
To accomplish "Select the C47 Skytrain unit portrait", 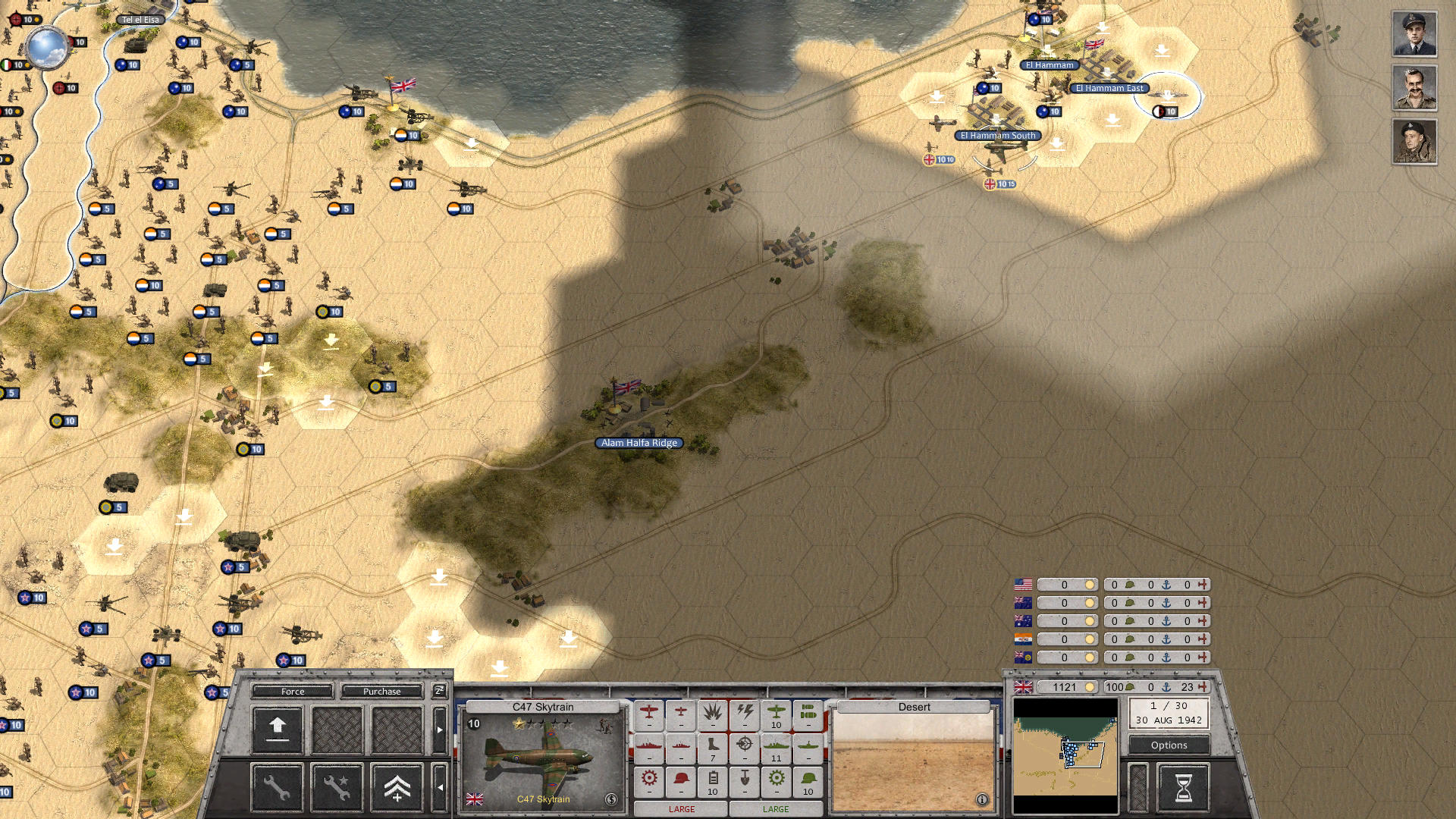I will [542, 758].
